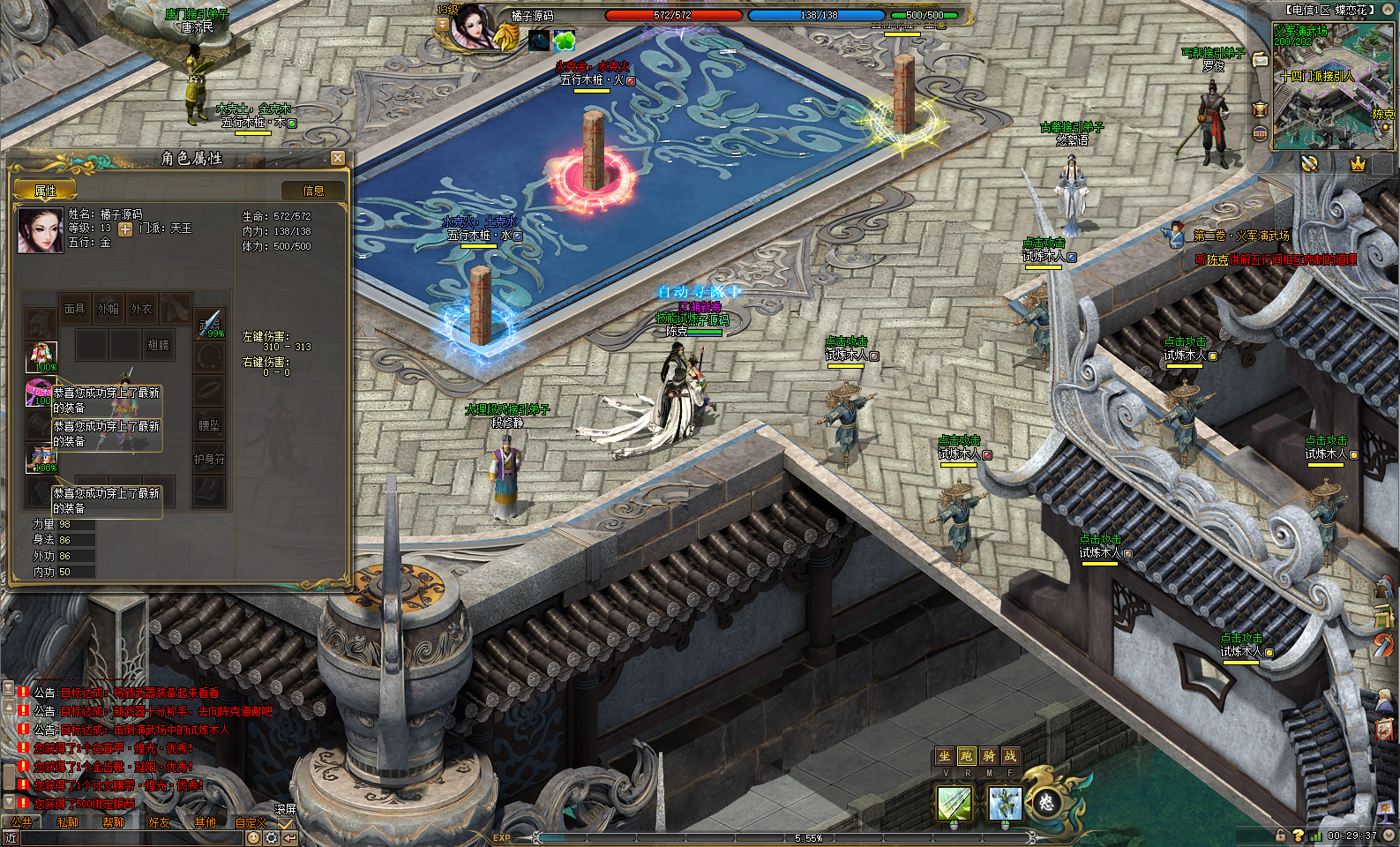
Task: Open the 帮聊 guild chat tab
Action: coord(114,821)
